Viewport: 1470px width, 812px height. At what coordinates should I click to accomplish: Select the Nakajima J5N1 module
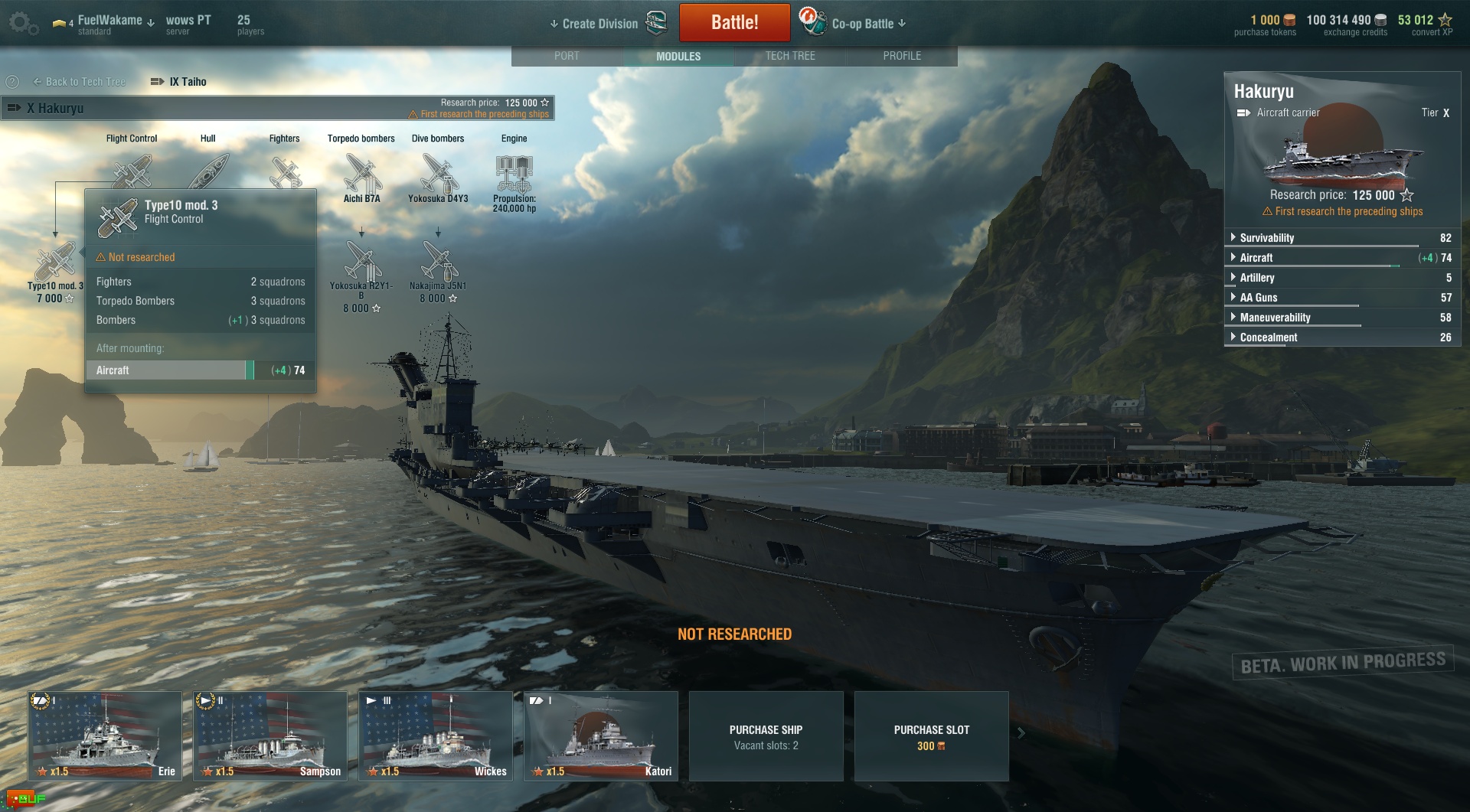click(x=438, y=263)
